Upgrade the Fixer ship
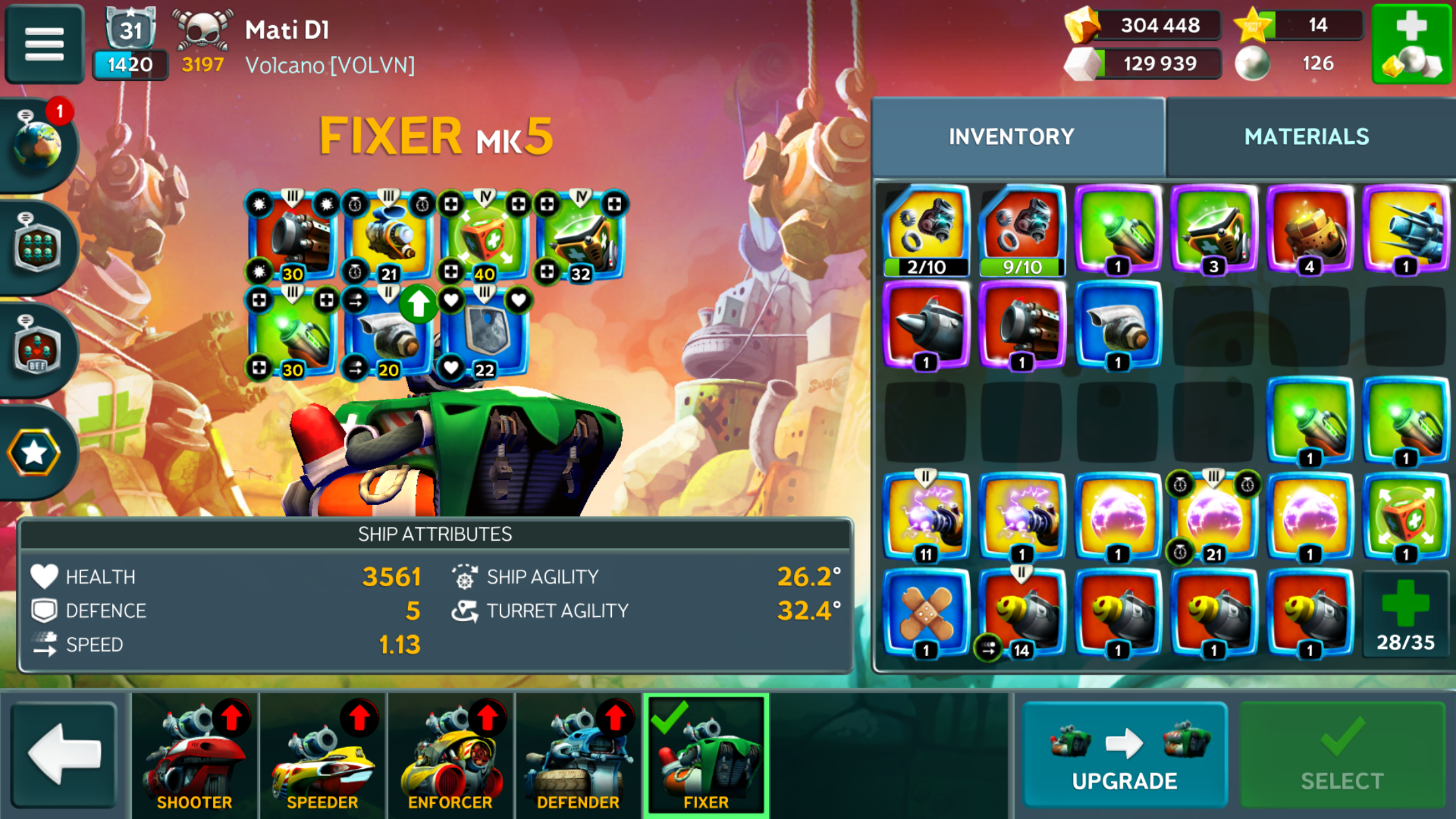 pos(1124,755)
